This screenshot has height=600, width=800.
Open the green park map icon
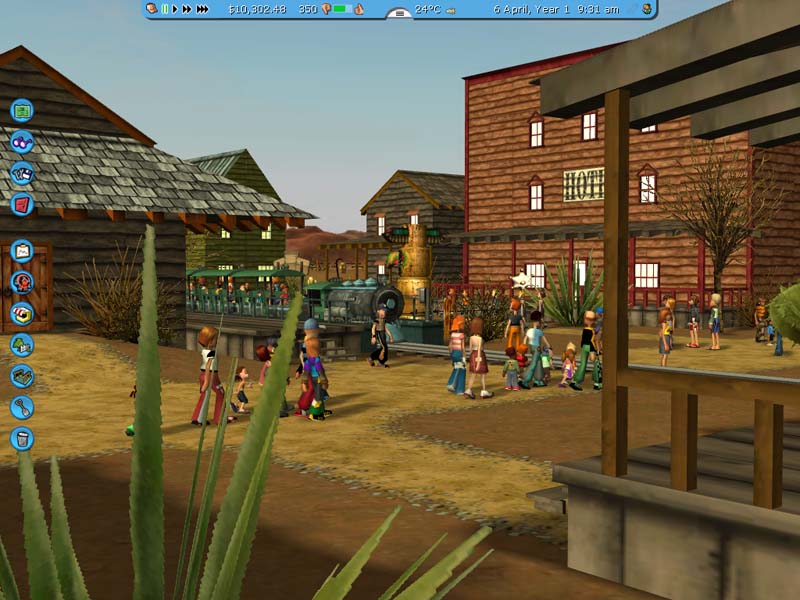22,110
